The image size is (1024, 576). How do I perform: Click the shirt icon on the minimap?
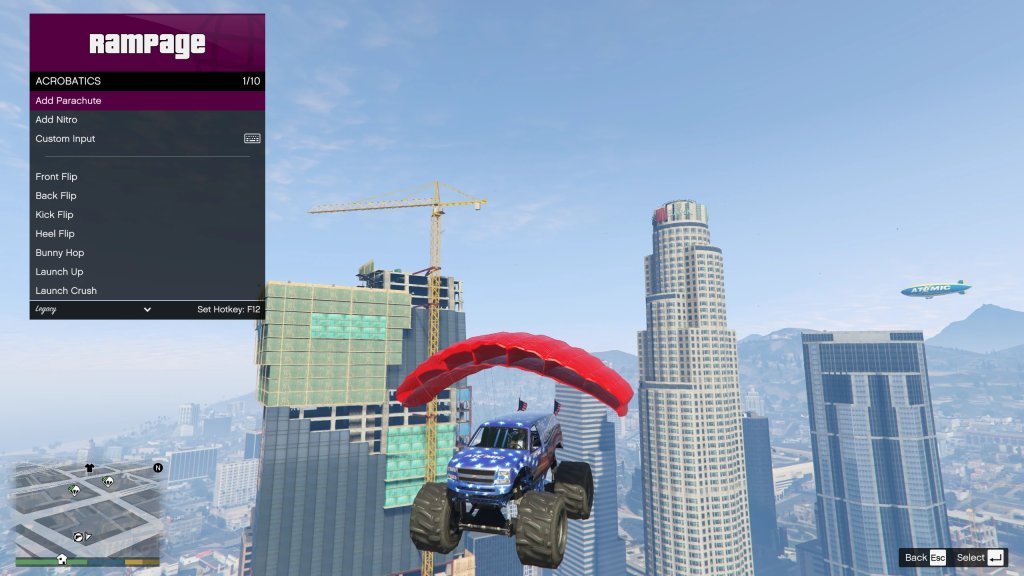pyautogui.click(x=89, y=468)
